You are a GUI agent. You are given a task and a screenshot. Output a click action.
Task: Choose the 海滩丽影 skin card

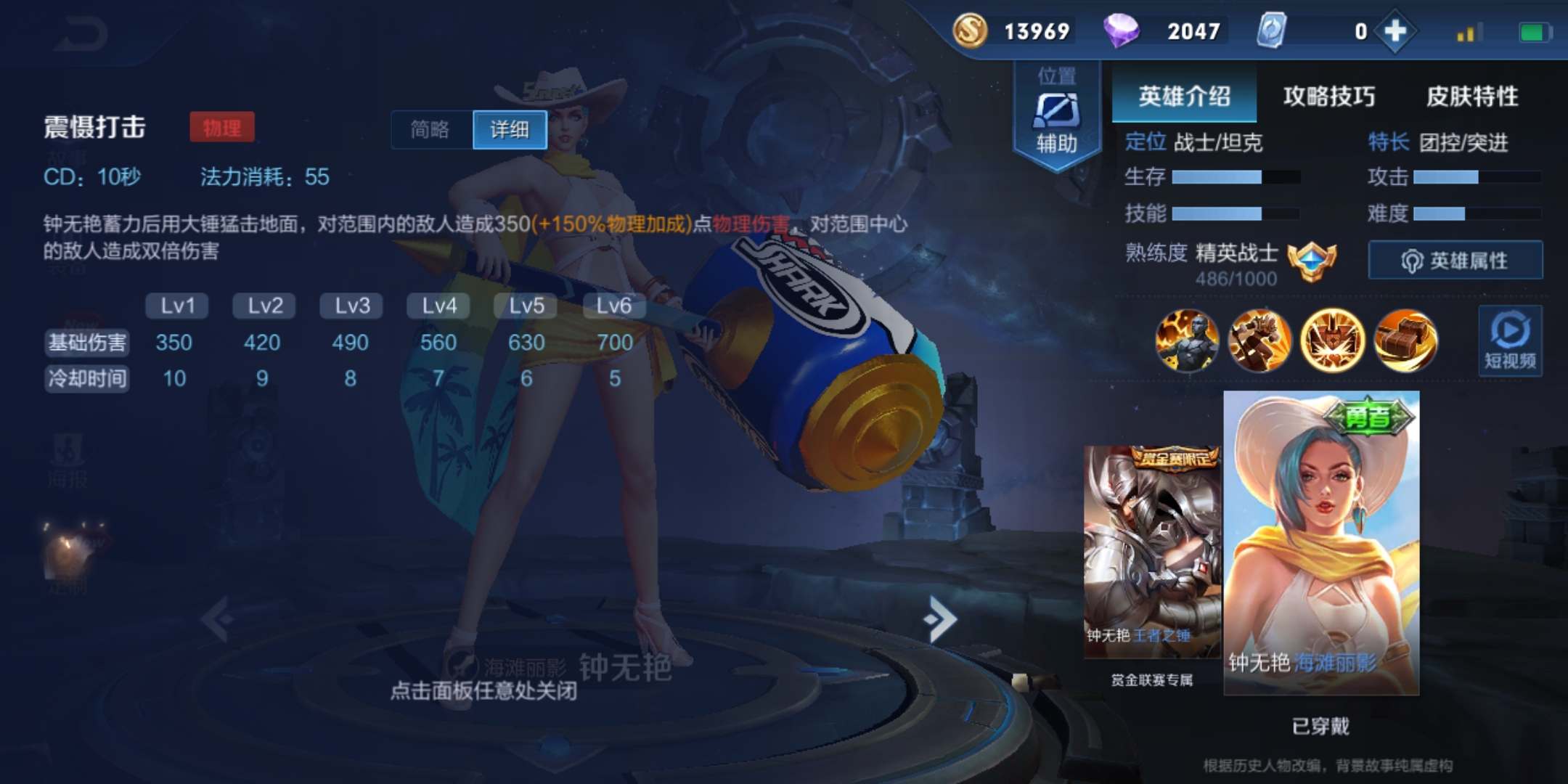point(1321,543)
